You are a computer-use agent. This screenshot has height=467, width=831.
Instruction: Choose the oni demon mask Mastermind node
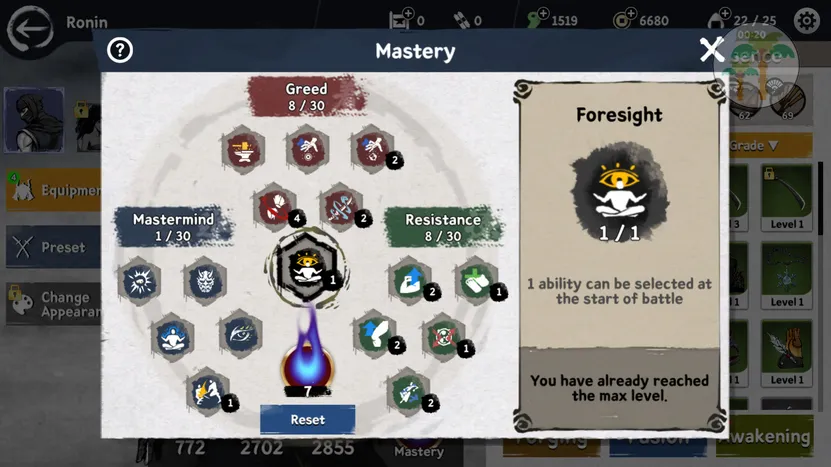click(x=205, y=280)
